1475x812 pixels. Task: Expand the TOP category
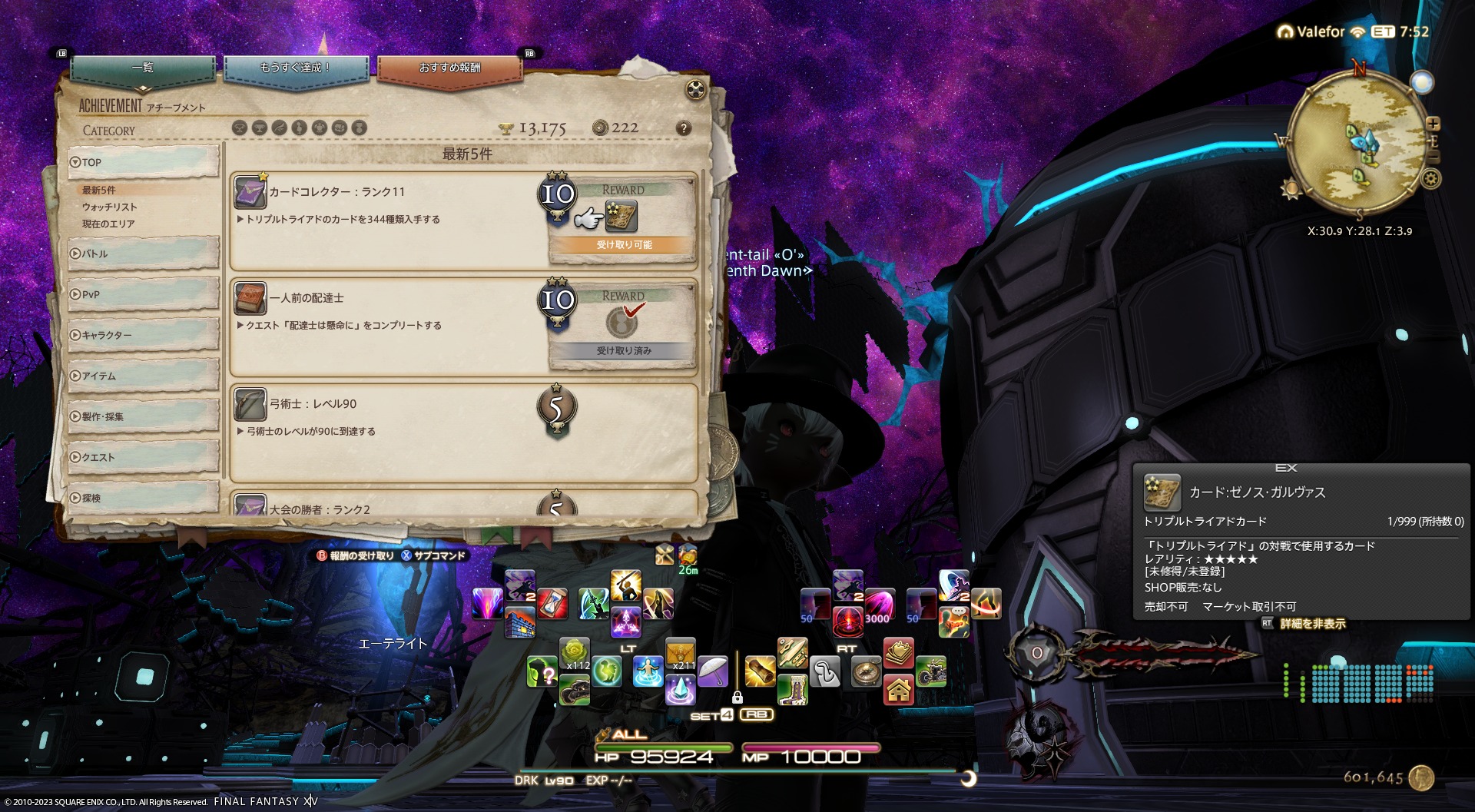click(143, 162)
